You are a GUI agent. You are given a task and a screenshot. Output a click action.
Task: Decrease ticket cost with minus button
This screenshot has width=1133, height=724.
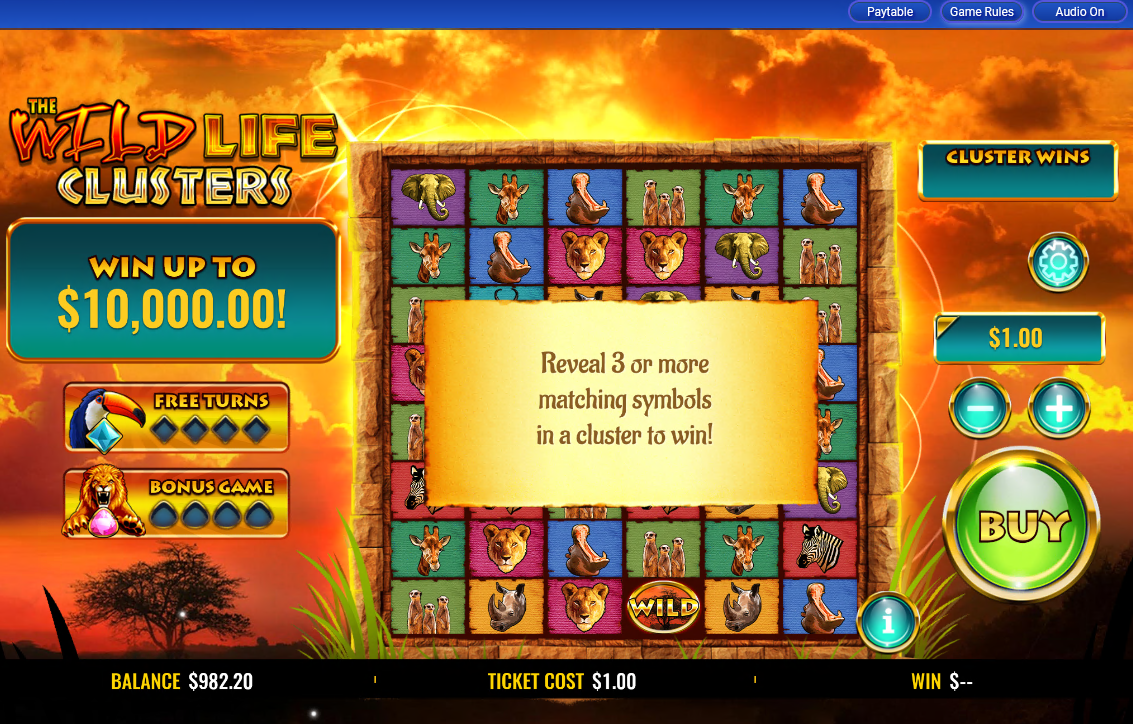980,408
